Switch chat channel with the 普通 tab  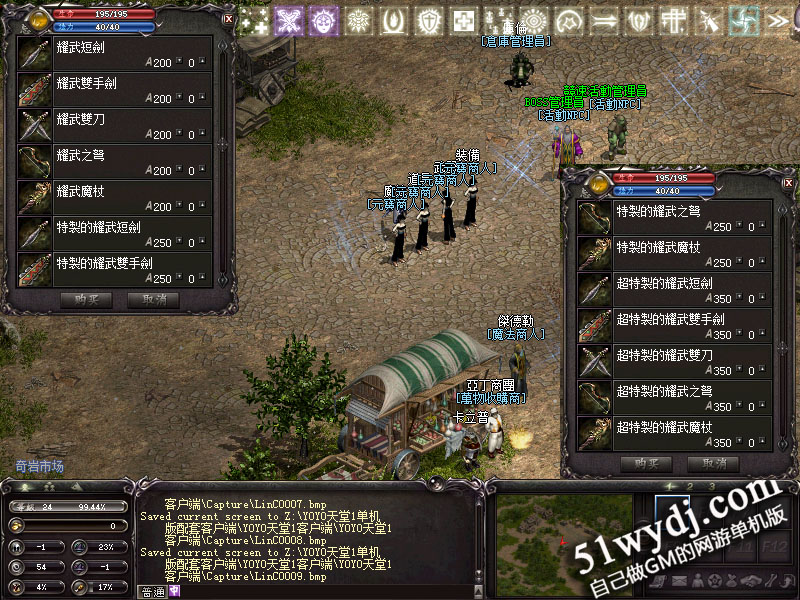coord(152,591)
